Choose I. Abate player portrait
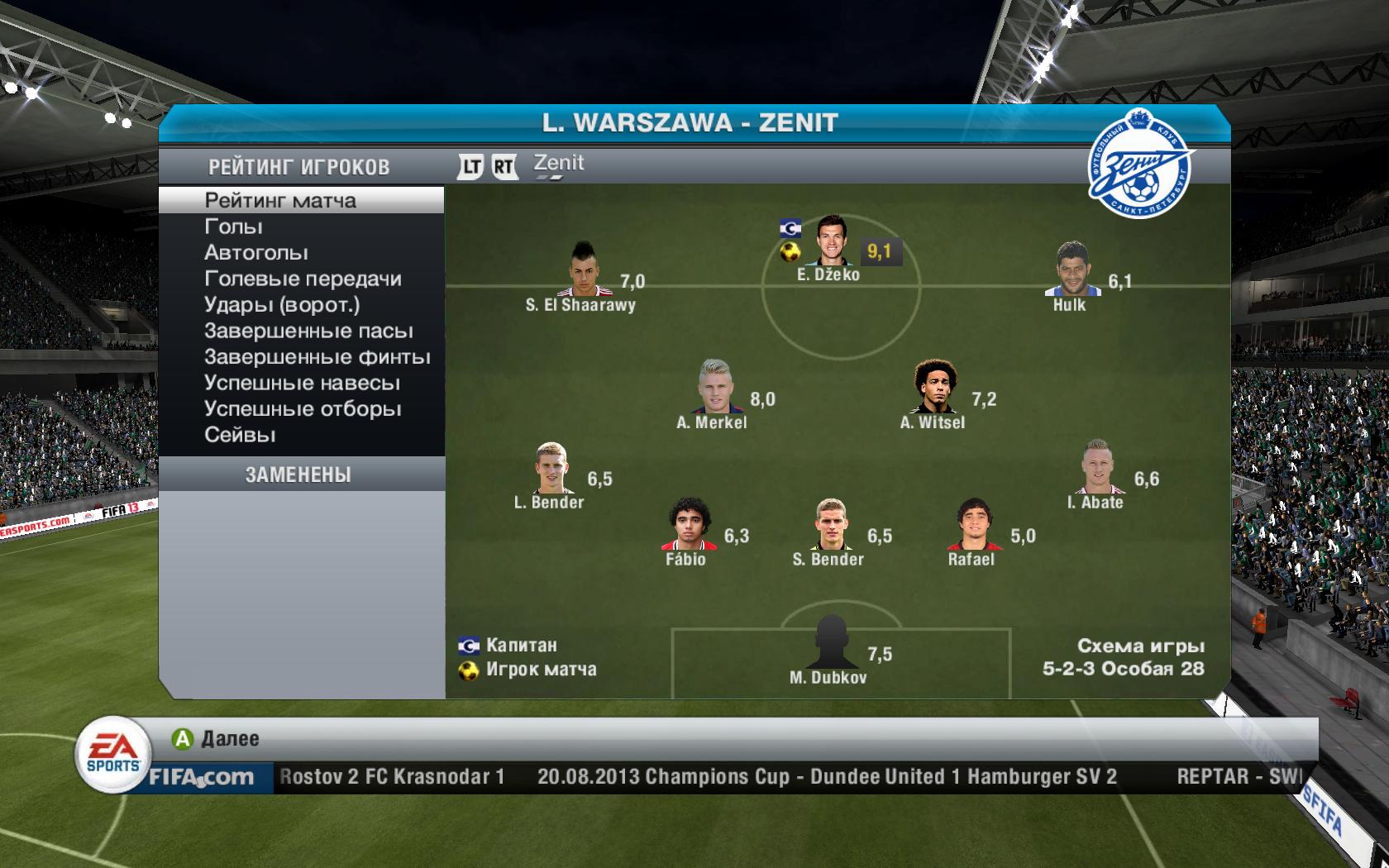This screenshot has height=868, width=1389. click(x=1097, y=466)
